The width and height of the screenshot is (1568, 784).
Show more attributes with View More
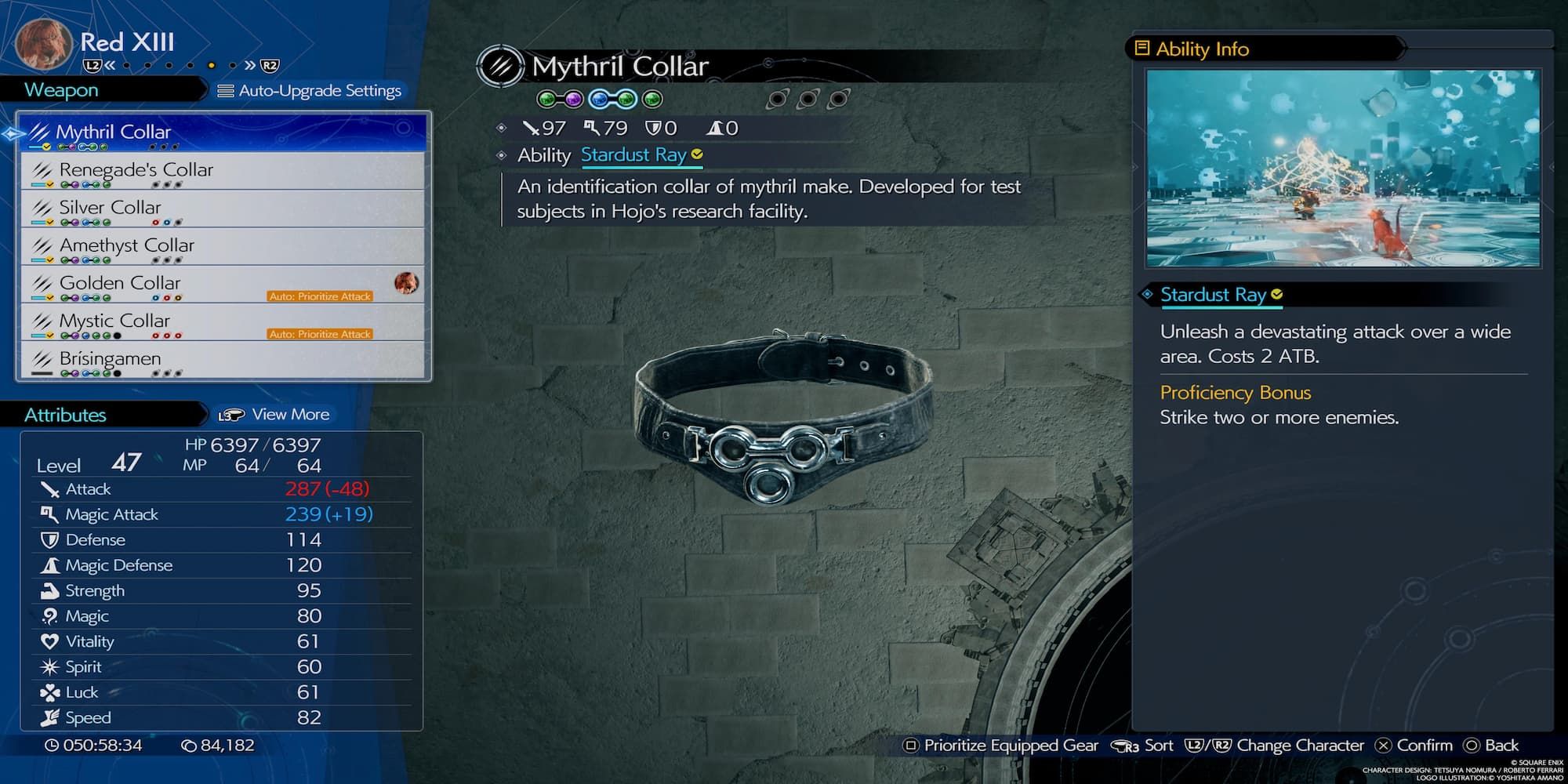274,415
